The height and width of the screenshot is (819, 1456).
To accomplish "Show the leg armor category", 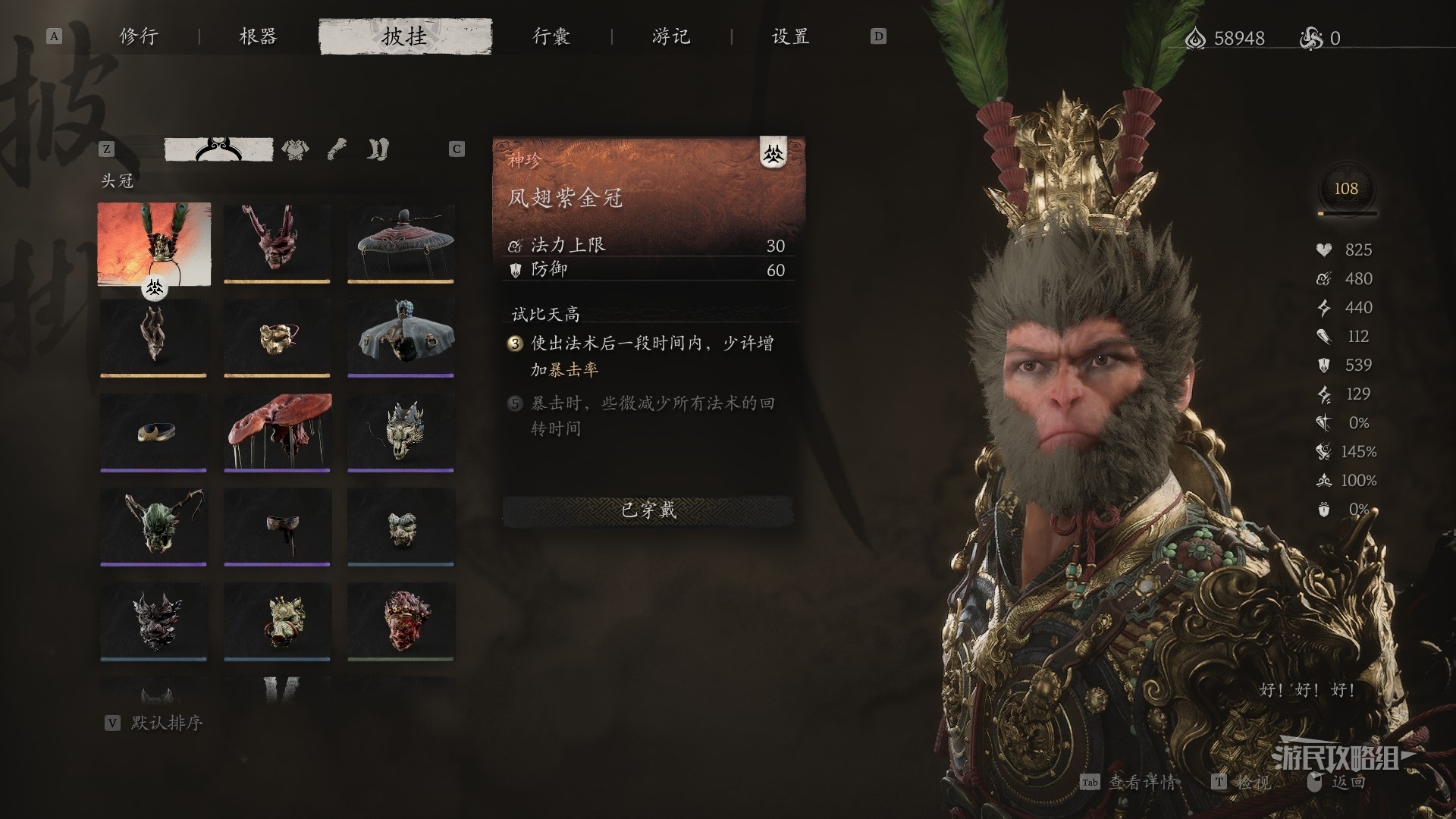I will pyautogui.click(x=378, y=149).
